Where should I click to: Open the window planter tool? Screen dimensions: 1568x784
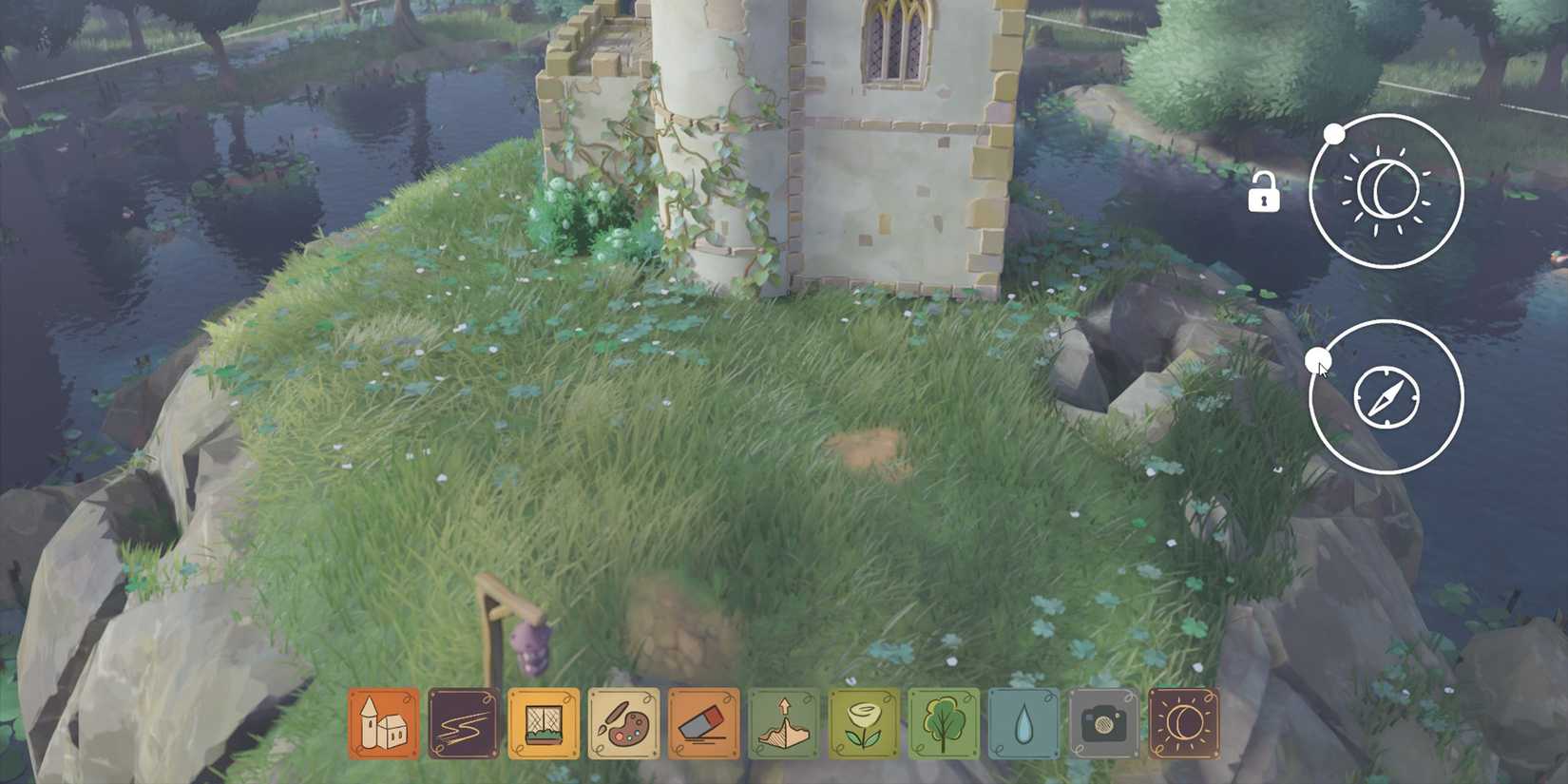pyautogui.click(x=545, y=722)
